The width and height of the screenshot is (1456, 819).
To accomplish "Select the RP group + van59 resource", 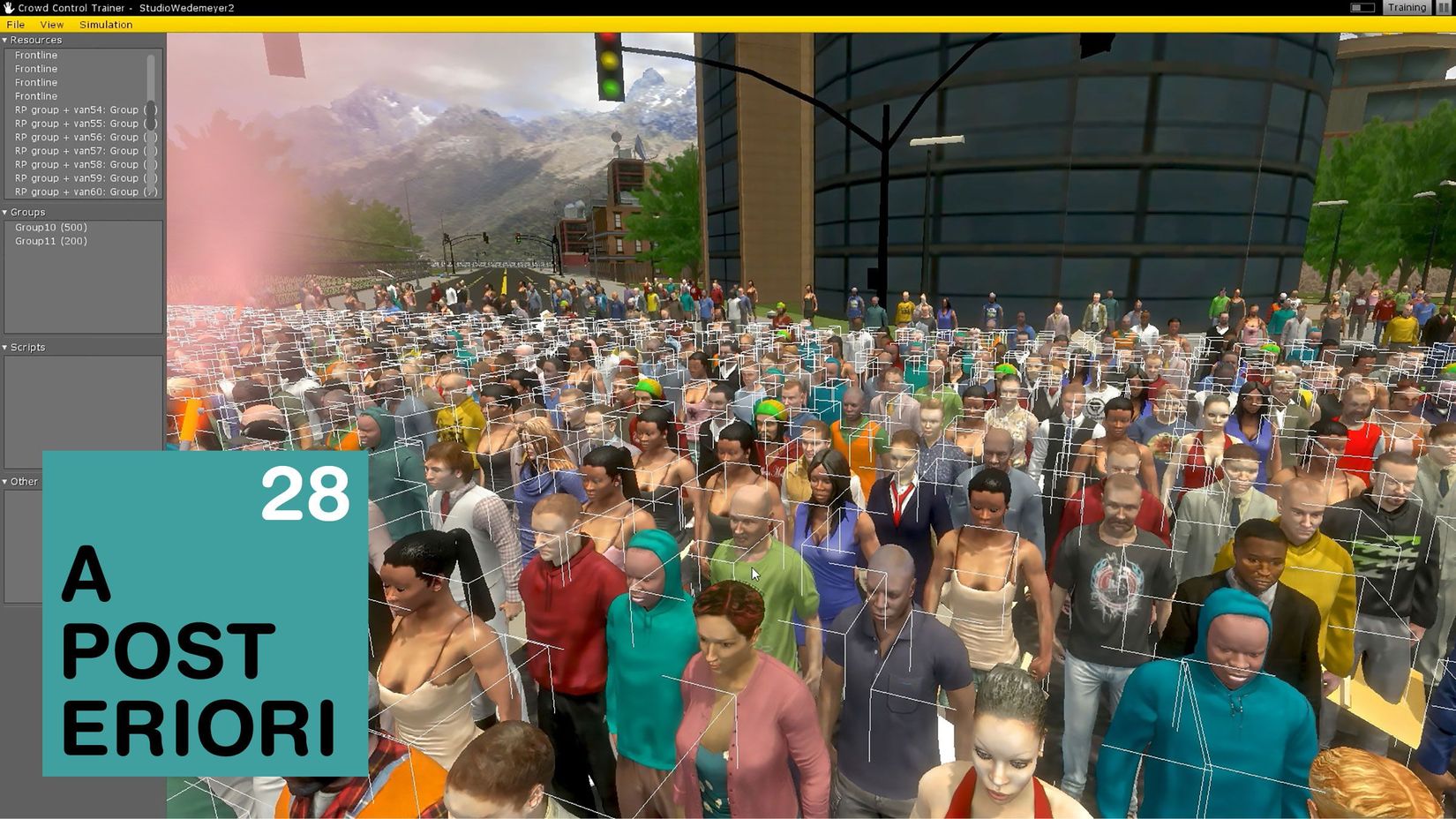I will (x=77, y=178).
